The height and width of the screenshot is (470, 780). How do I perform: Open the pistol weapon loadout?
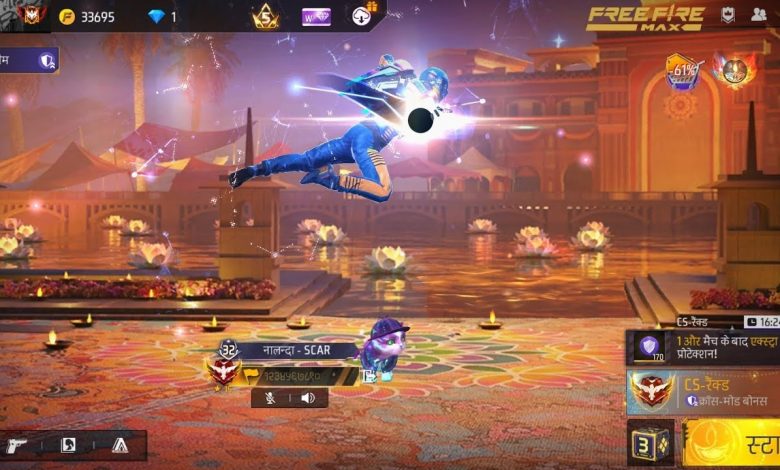pos(18,445)
